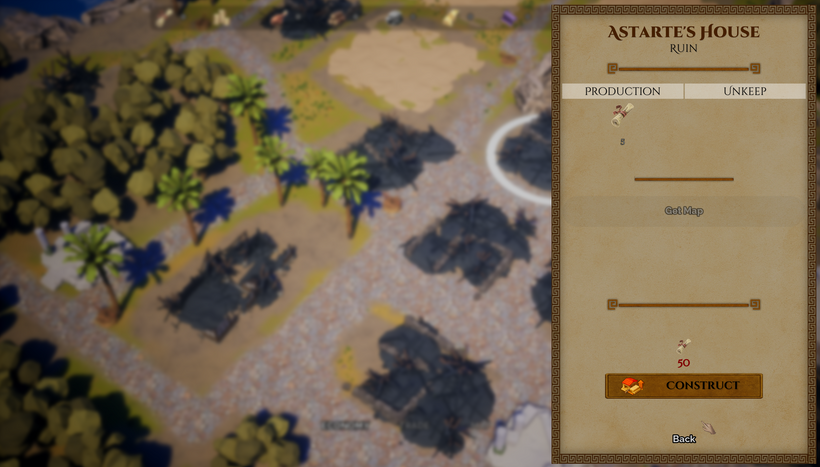
Task: Click the Get Map button
Action: pos(684,211)
